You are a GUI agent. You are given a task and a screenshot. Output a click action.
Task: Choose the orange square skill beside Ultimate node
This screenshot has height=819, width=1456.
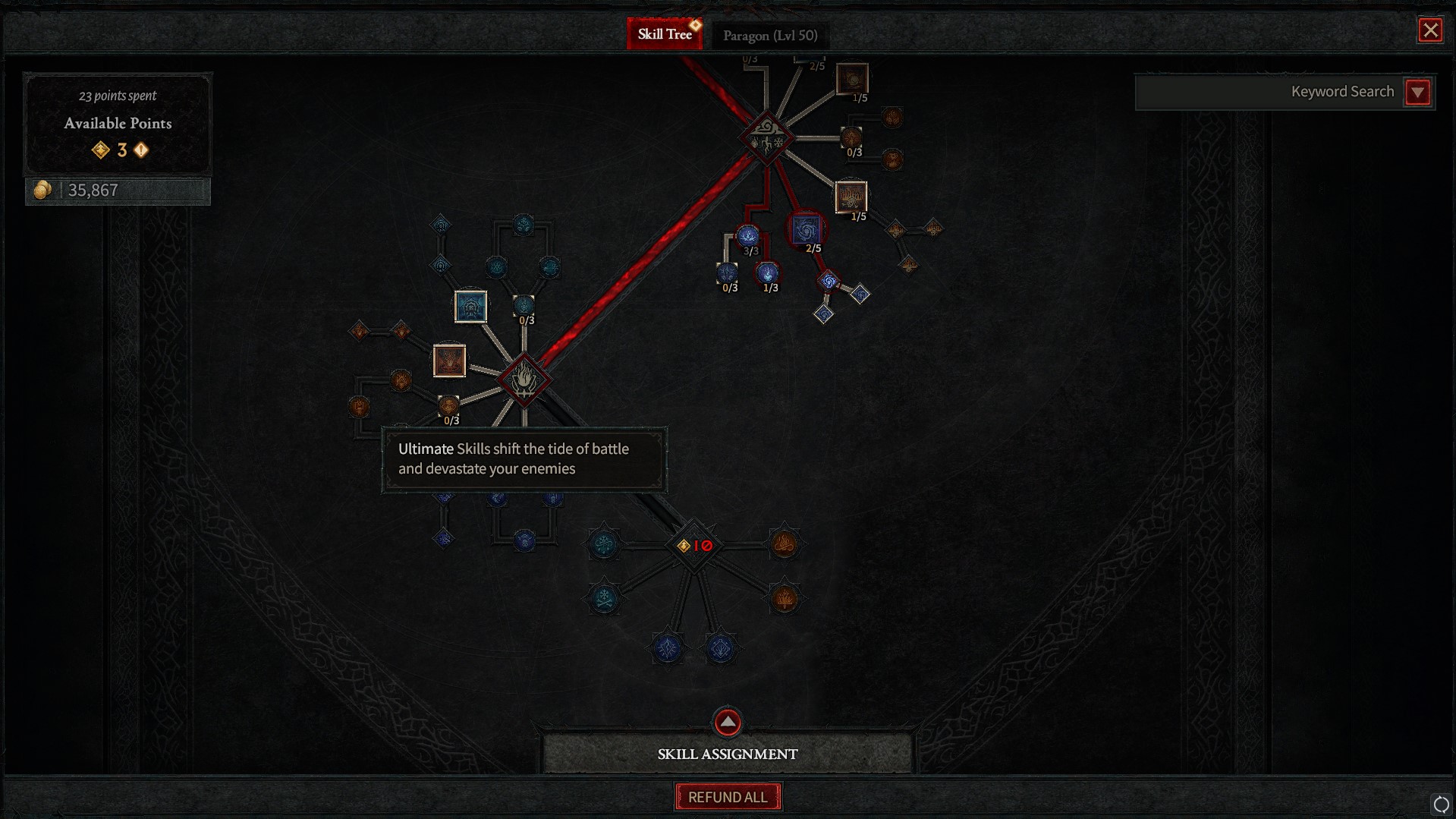449,361
